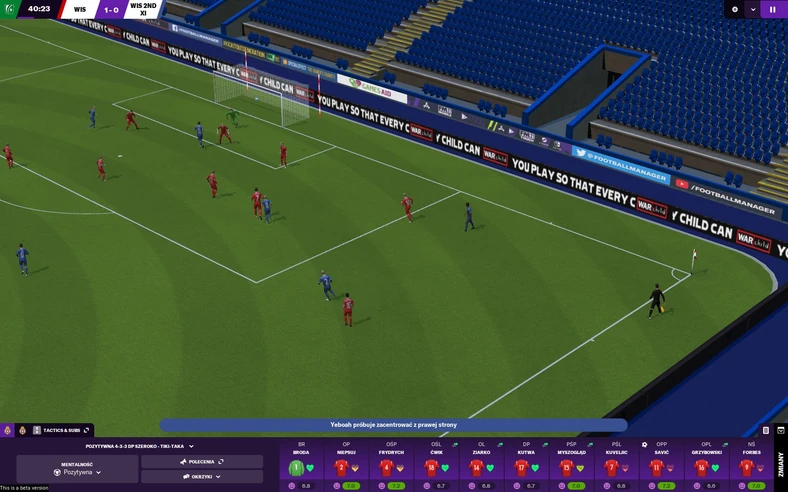
Task: Open match settings gear icon
Action: tap(735, 9)
